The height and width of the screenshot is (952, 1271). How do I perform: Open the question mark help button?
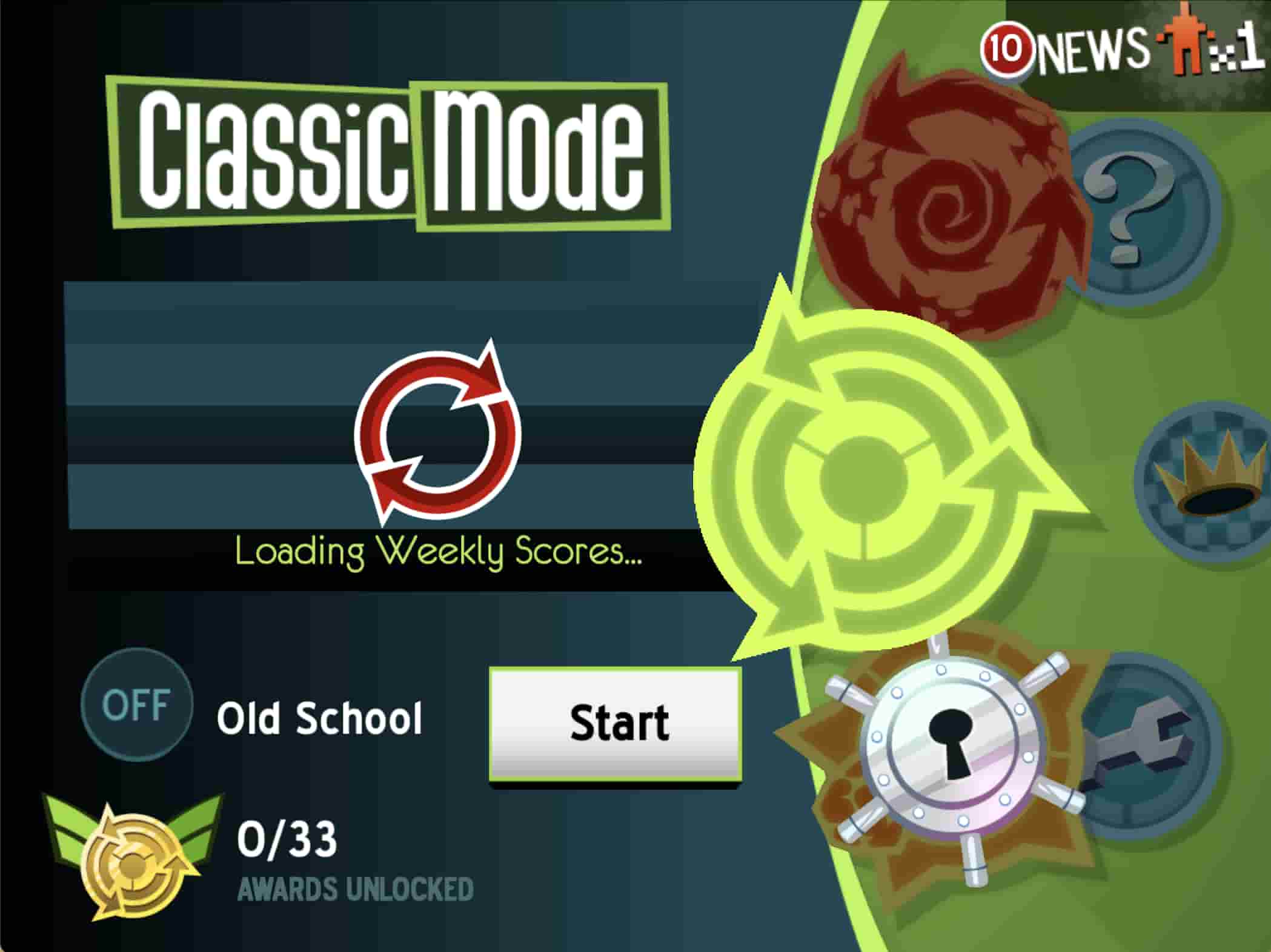pyautogui.click(x=1139, y=209)
